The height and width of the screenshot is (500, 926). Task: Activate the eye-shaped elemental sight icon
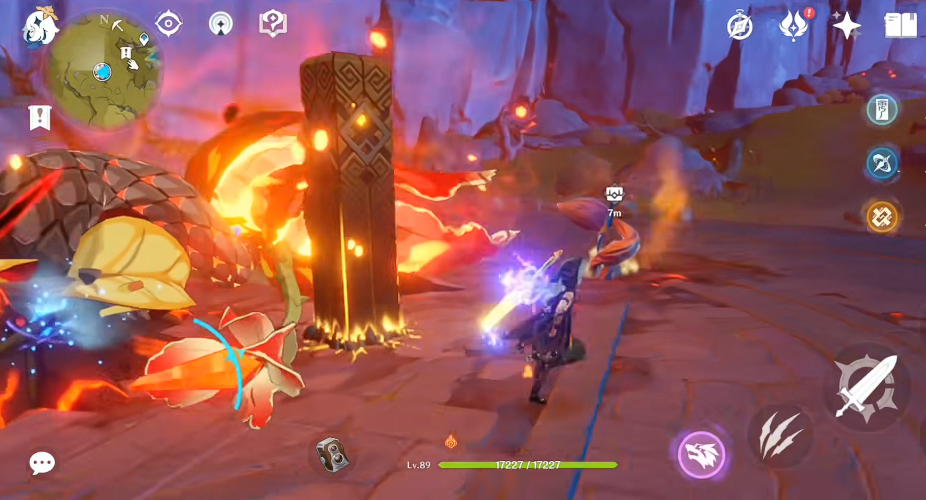pos(169,23)
